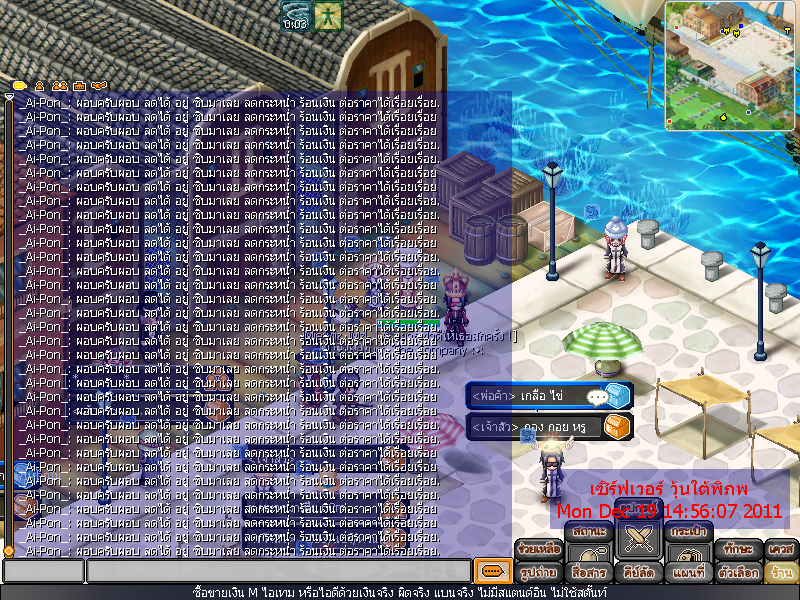
Task: Open the ช่วยเหลือ help menu
Action: [538, 549]
